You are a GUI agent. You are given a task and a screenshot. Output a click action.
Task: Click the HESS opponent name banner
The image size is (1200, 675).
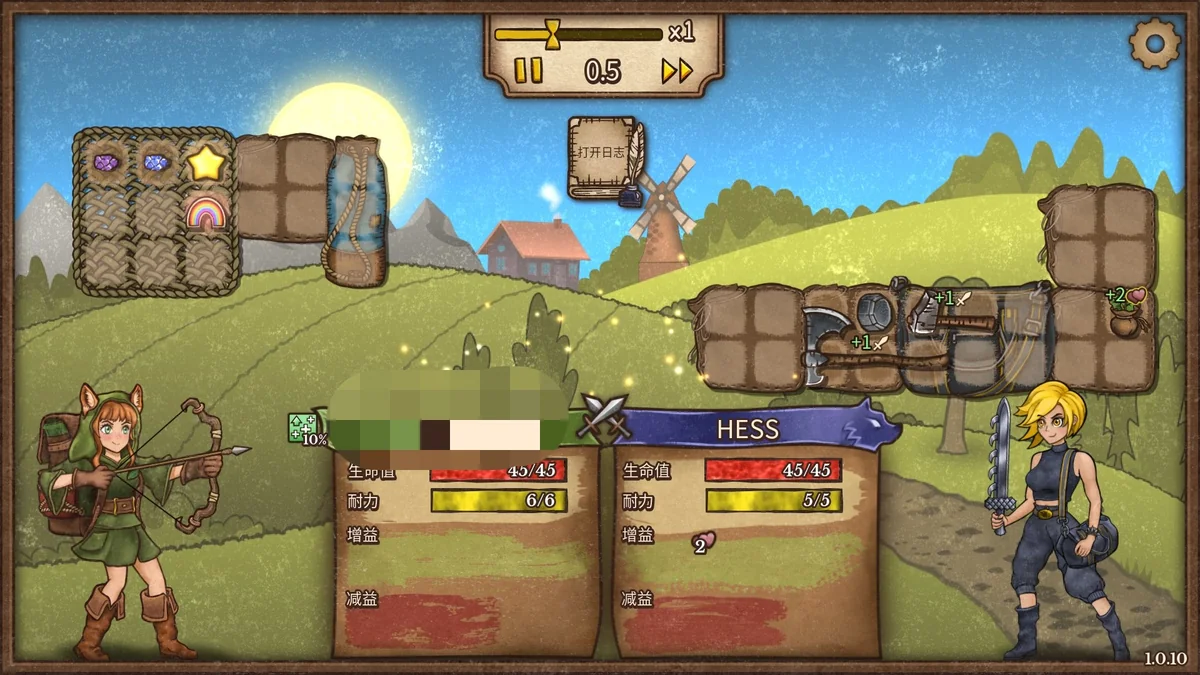tap(748, 430)
